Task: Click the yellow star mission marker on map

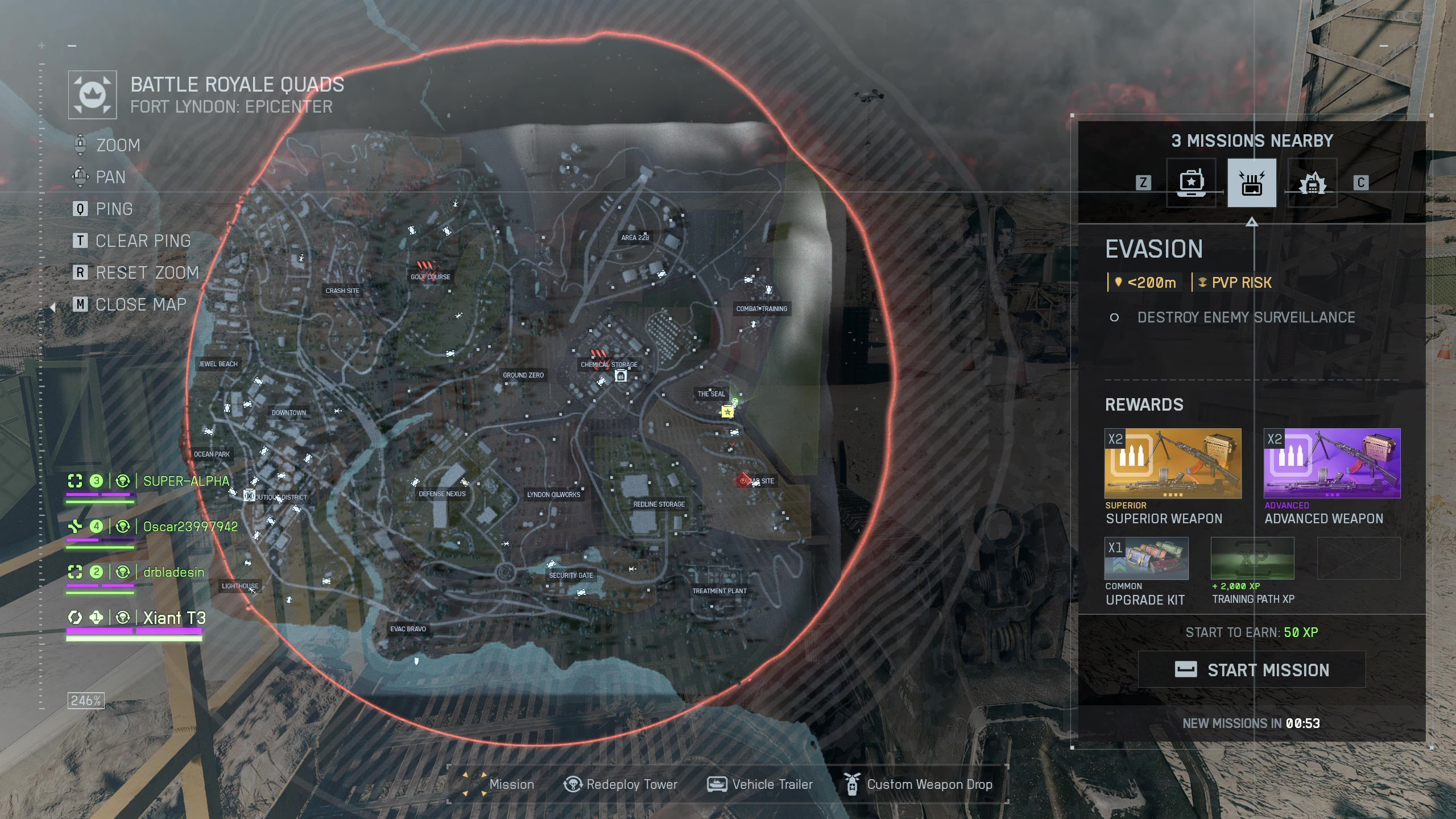Action: [x=727, y=411]
